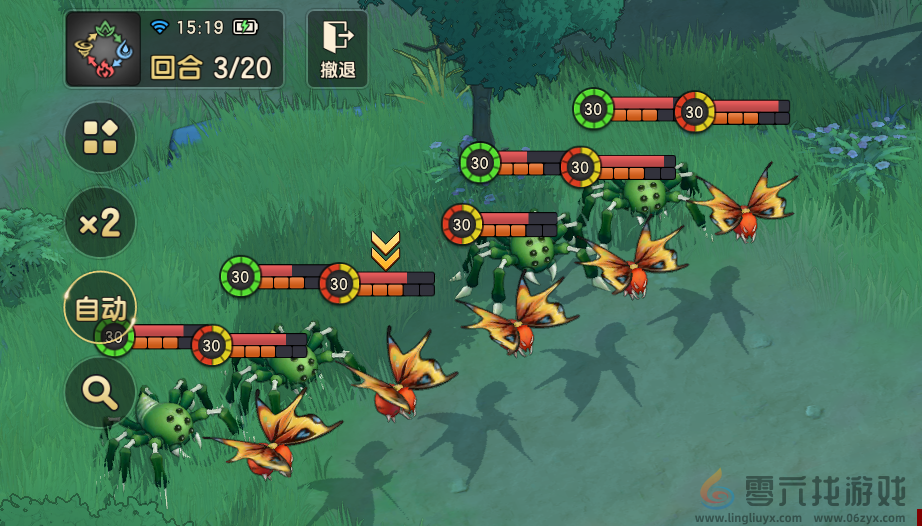Toggle the 自动 auto-battle button
This screenshot has width=922, height=526.
[100, 307]
